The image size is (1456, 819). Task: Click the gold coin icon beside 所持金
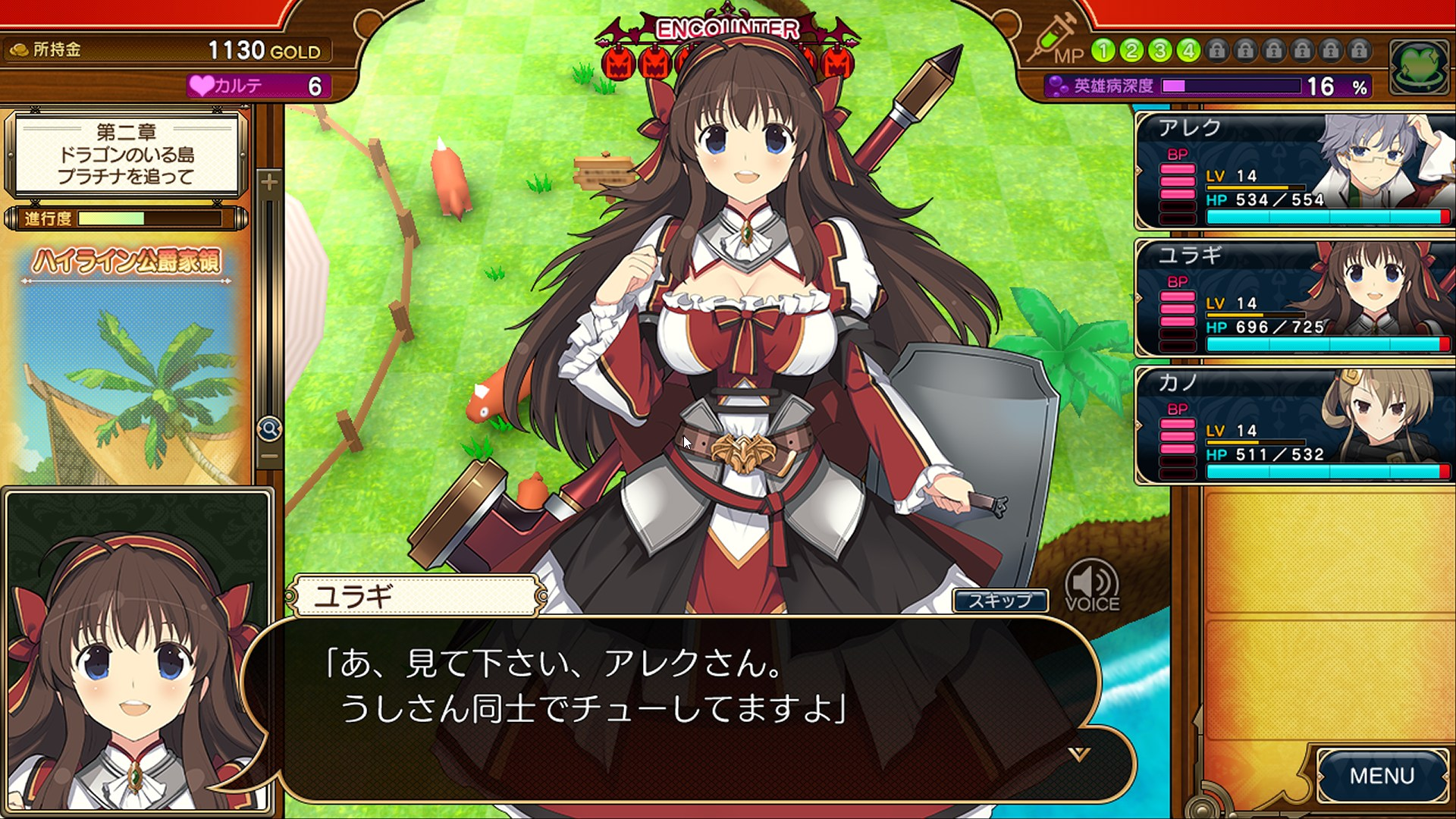point(19,50)
